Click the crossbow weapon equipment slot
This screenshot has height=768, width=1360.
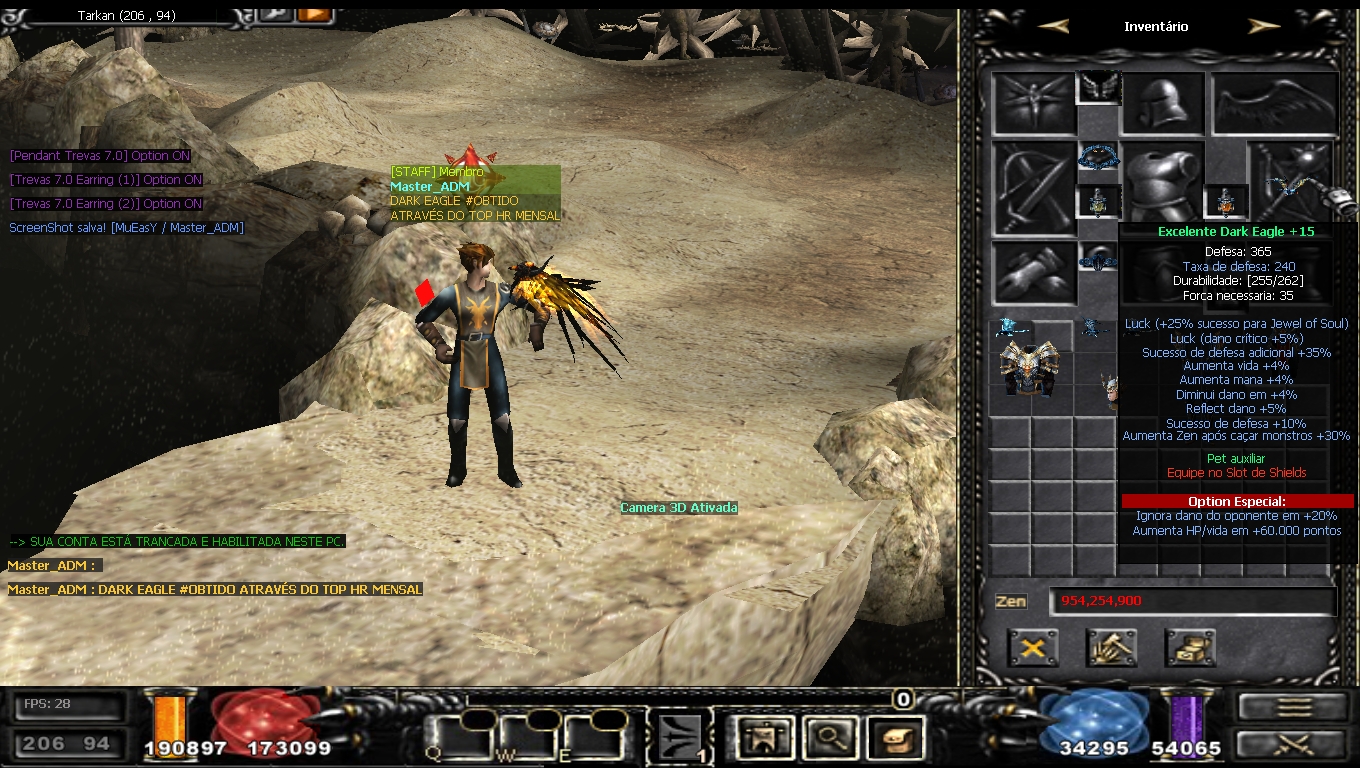pyautogui.click(x=1034, y=187)
